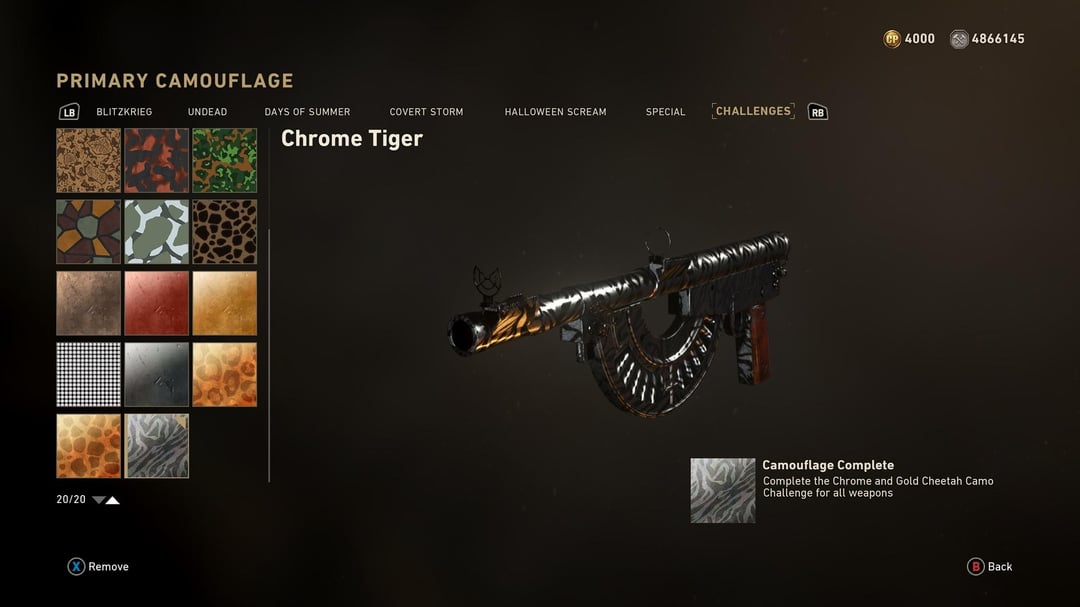Select the Challenges tab

click(753, 111)
